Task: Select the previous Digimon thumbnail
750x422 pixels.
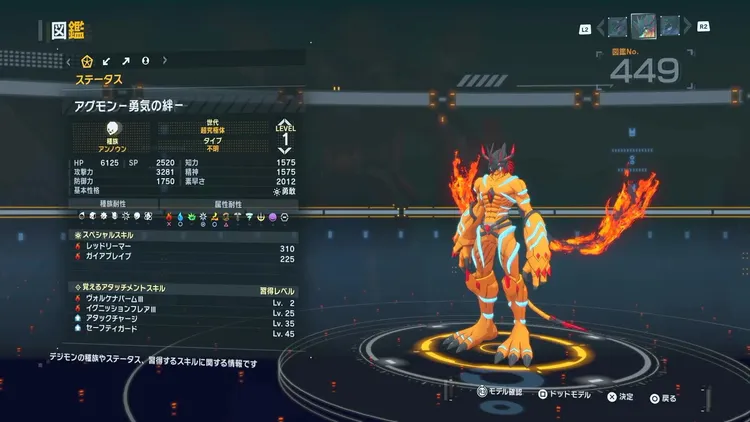Action: [x=617, y=26]
